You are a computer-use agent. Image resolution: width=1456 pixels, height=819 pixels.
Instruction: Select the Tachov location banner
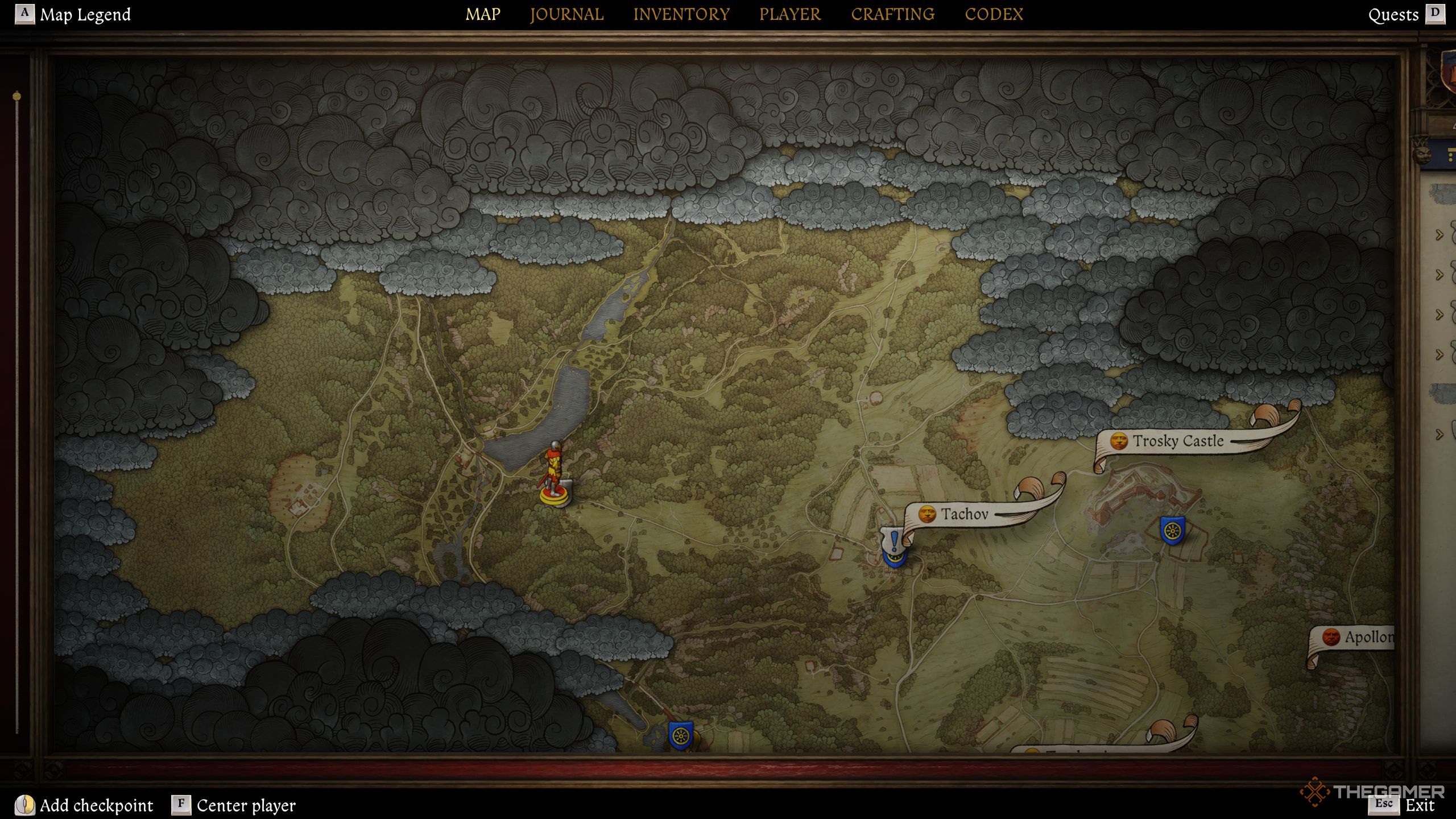pyautogui.click(x=964, y=514)
